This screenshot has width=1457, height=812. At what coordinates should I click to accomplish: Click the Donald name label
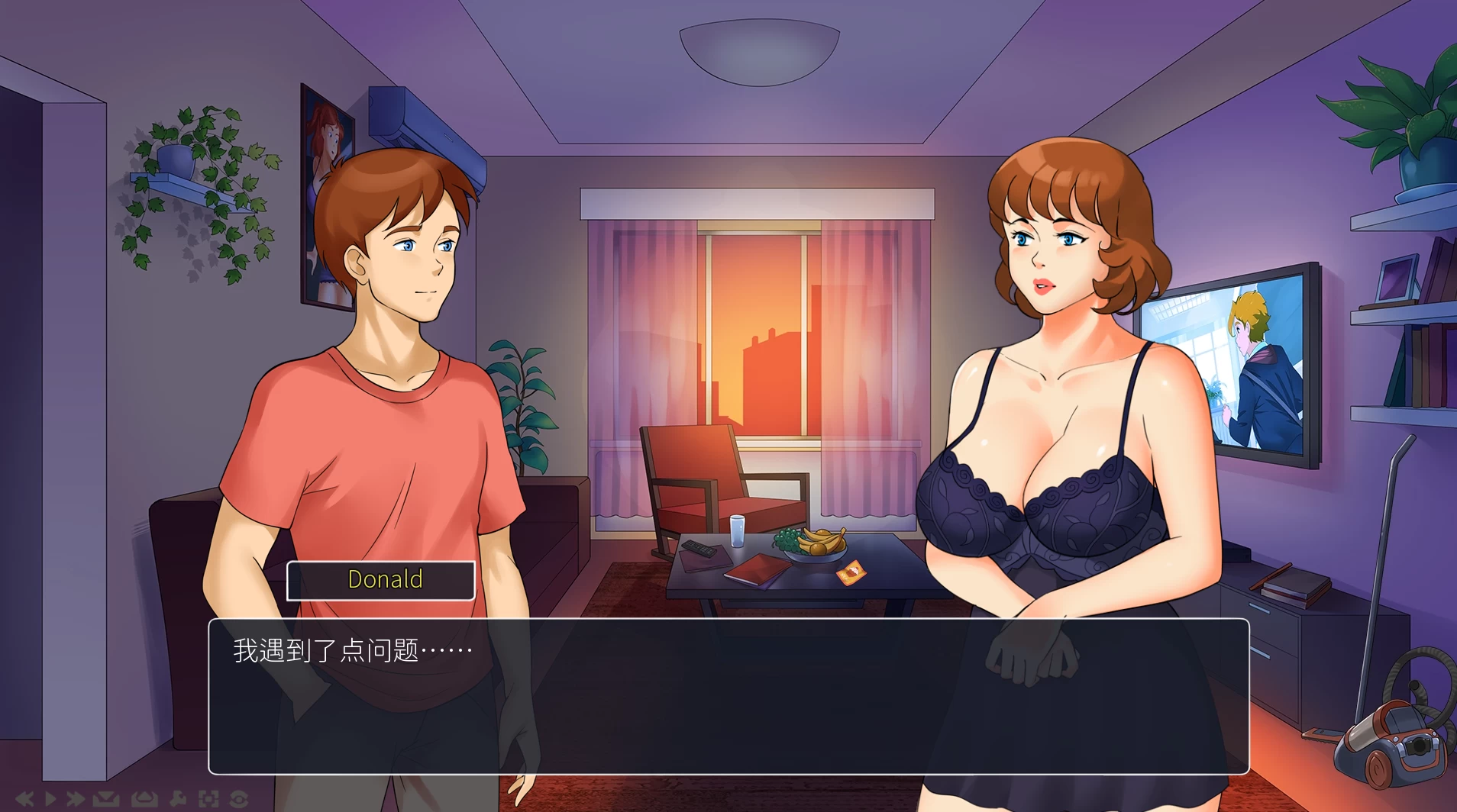click(x=382, y=580)
